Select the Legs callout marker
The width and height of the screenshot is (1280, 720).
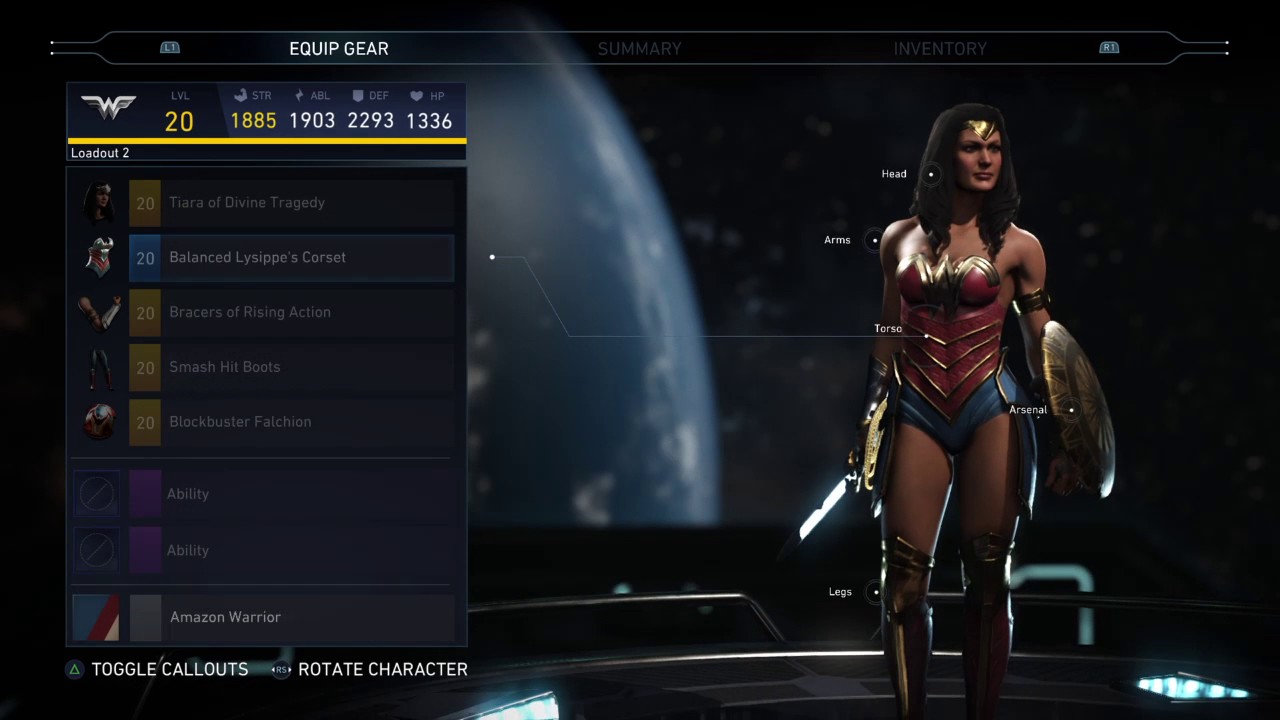(x=876, y=592)
